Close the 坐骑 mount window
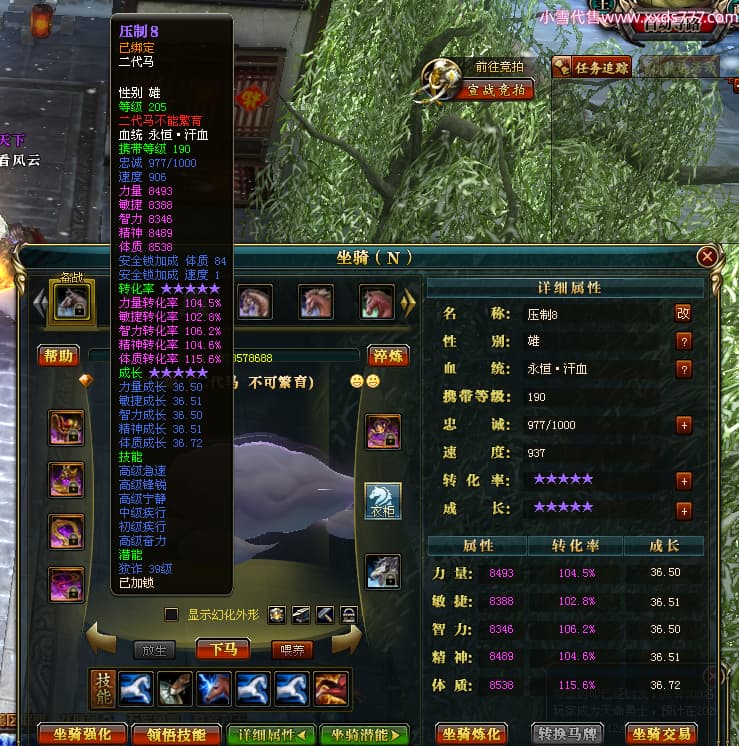Screen dimensions: 739x746 point(708,257)
